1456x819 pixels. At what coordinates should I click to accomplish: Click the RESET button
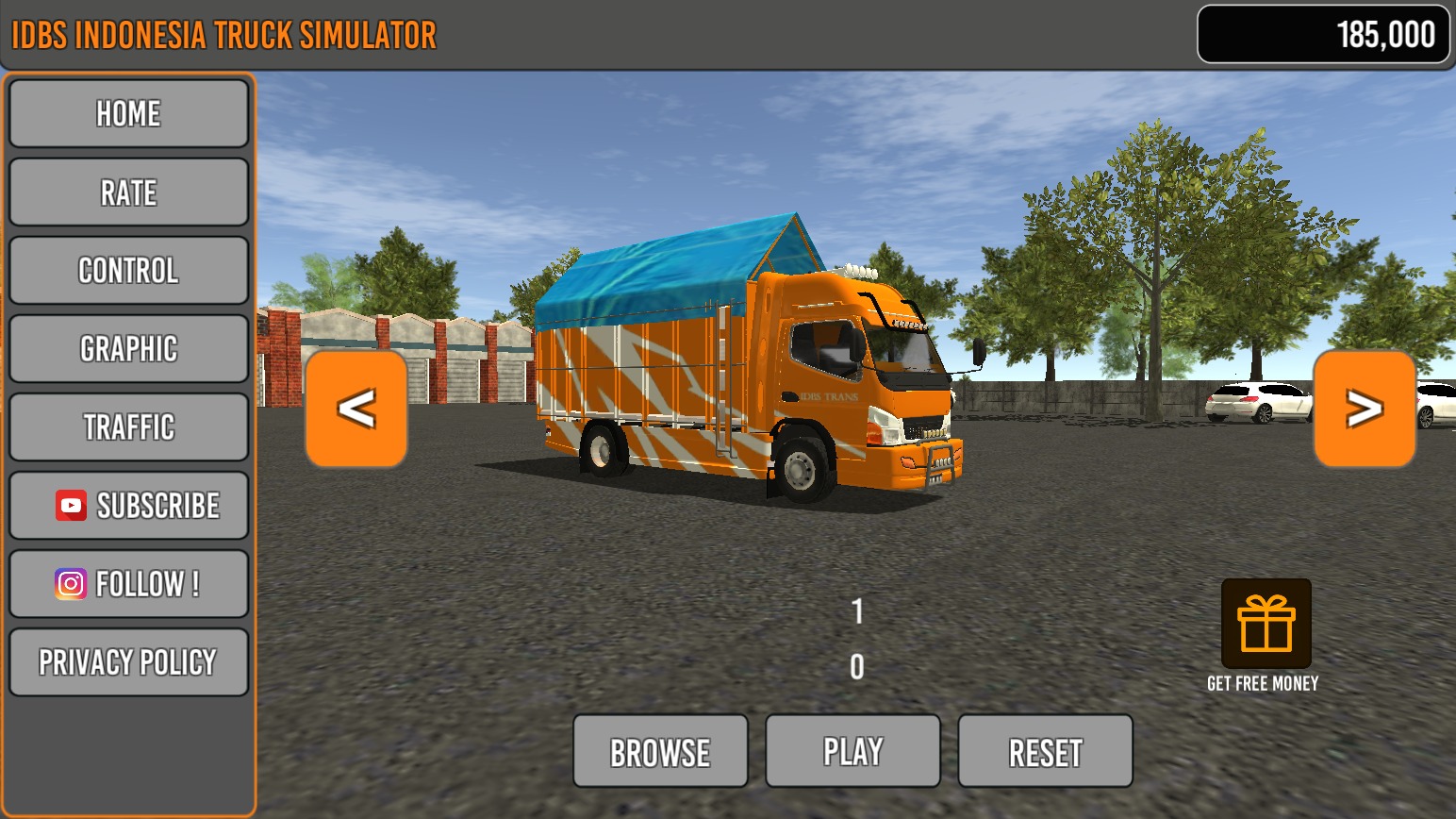(x=1045, y=752)
